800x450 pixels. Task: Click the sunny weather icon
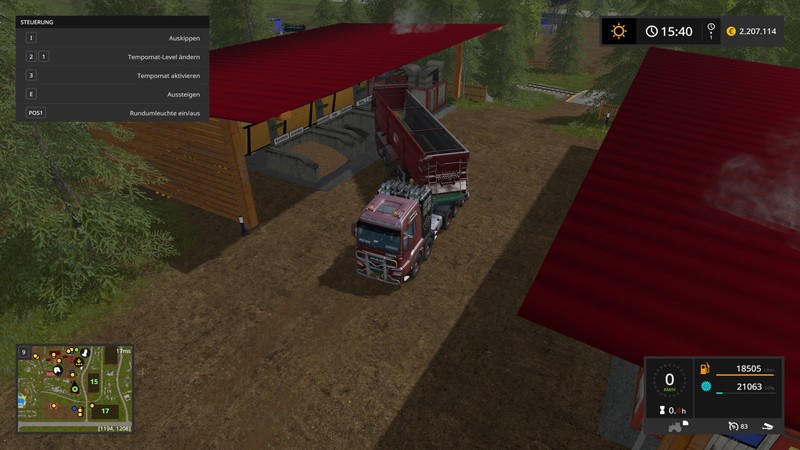tap(618, 31)
